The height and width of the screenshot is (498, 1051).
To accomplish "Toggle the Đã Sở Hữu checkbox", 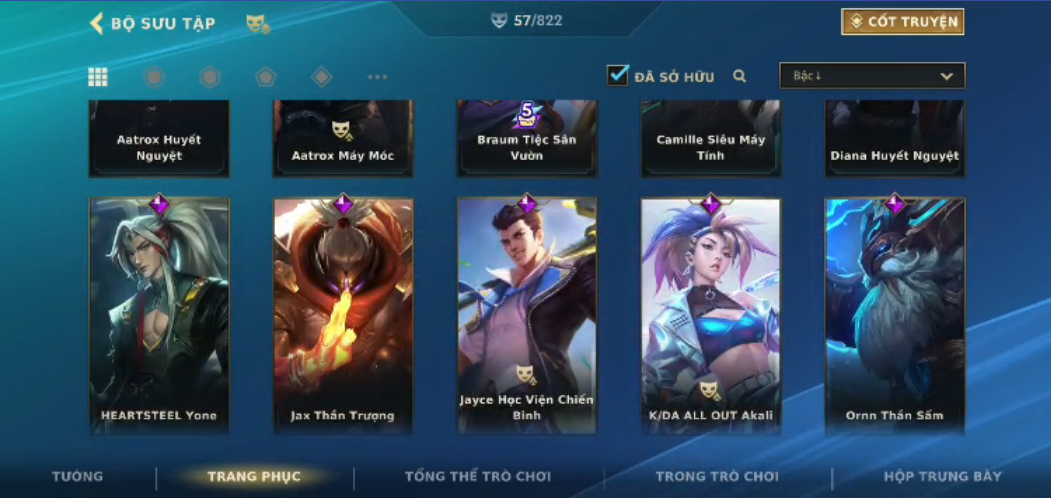I will click(x=618, y=75).
